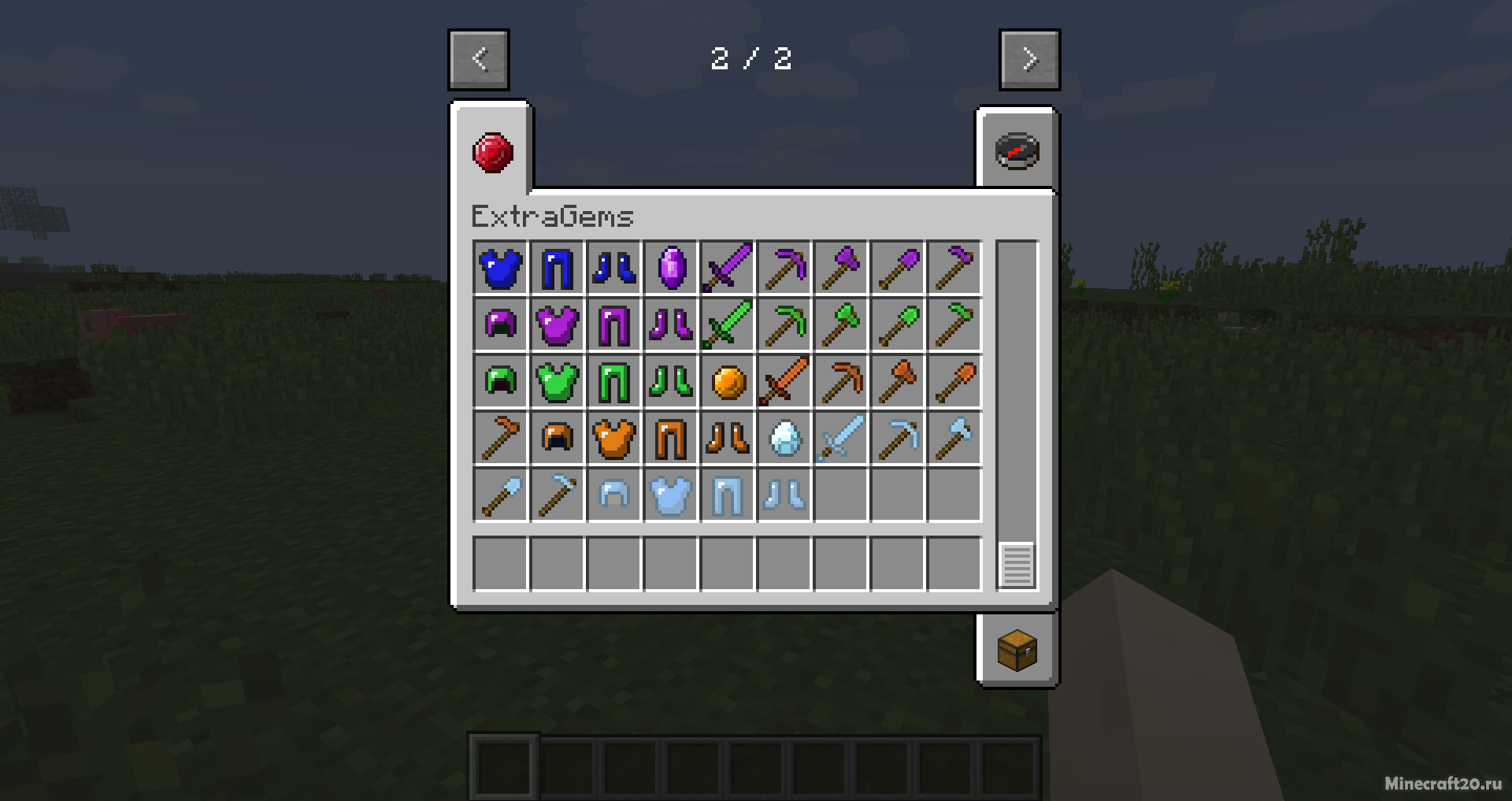Screen dimensions: 1512x801
Task: Select the ExtraGems ruby tab
Action: [493, 152]
